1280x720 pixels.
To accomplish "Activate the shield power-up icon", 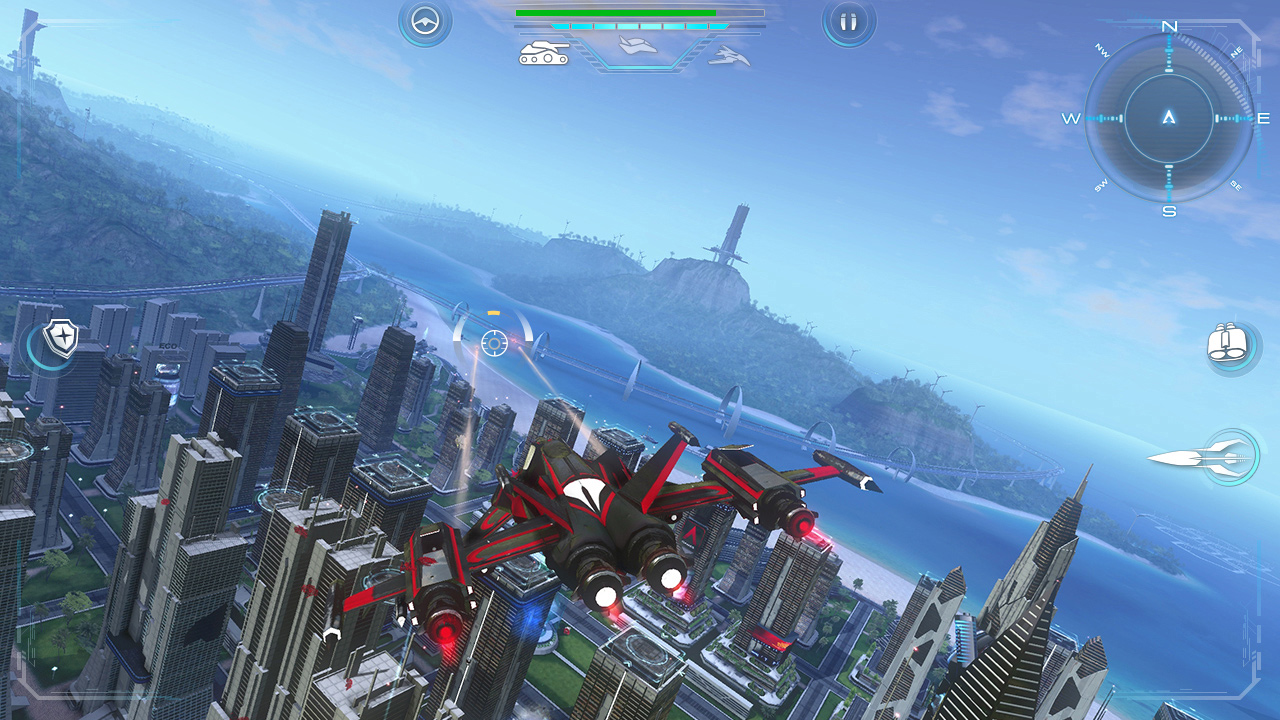I will click(60, 337).
